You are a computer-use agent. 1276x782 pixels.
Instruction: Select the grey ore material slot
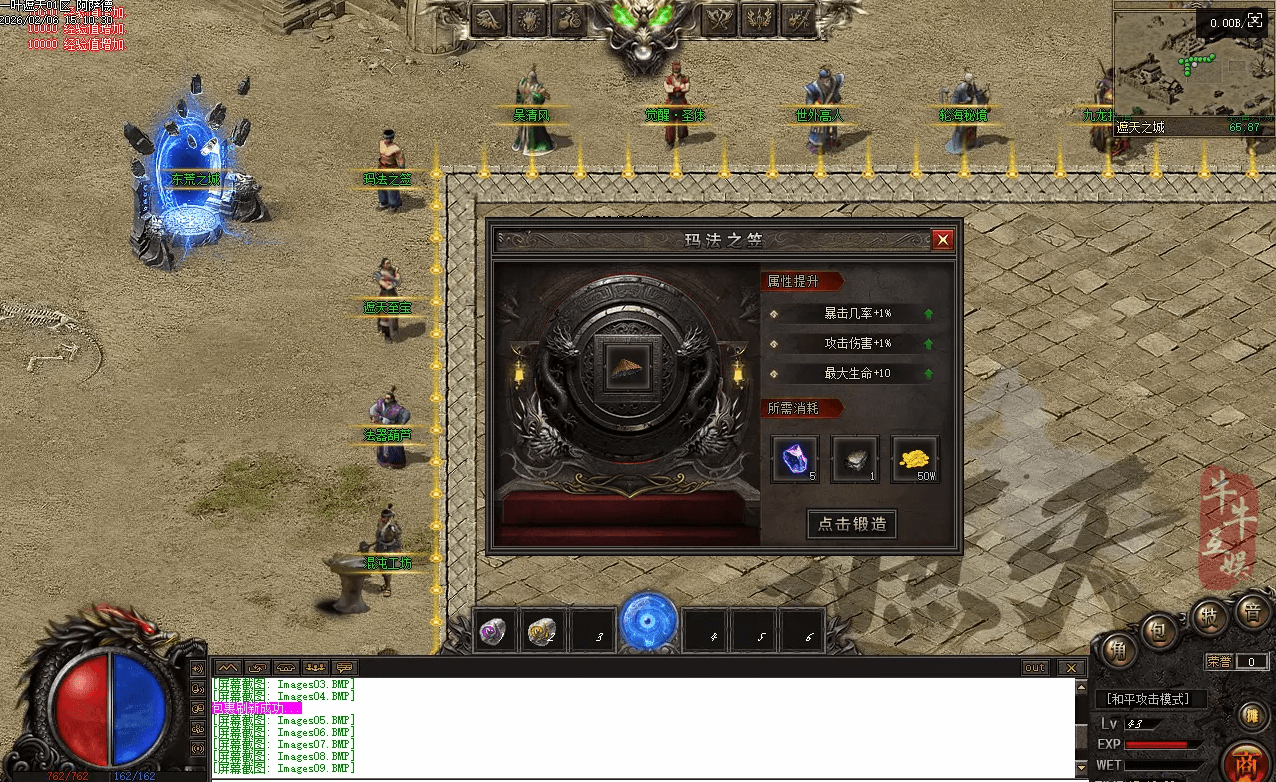[855, 459]
